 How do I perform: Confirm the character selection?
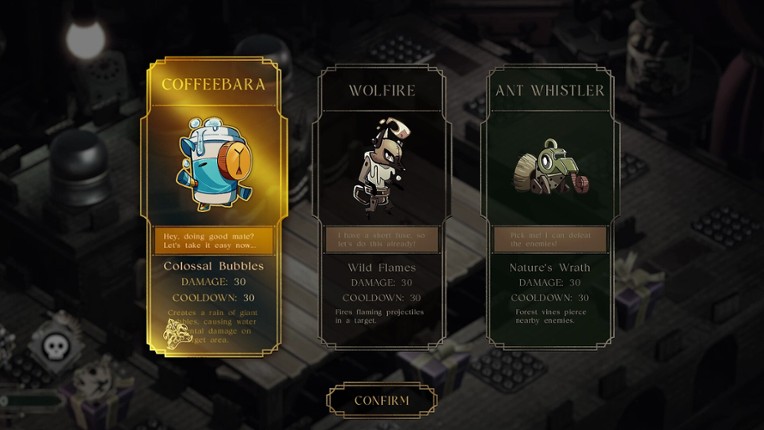[x=381, y=400]
